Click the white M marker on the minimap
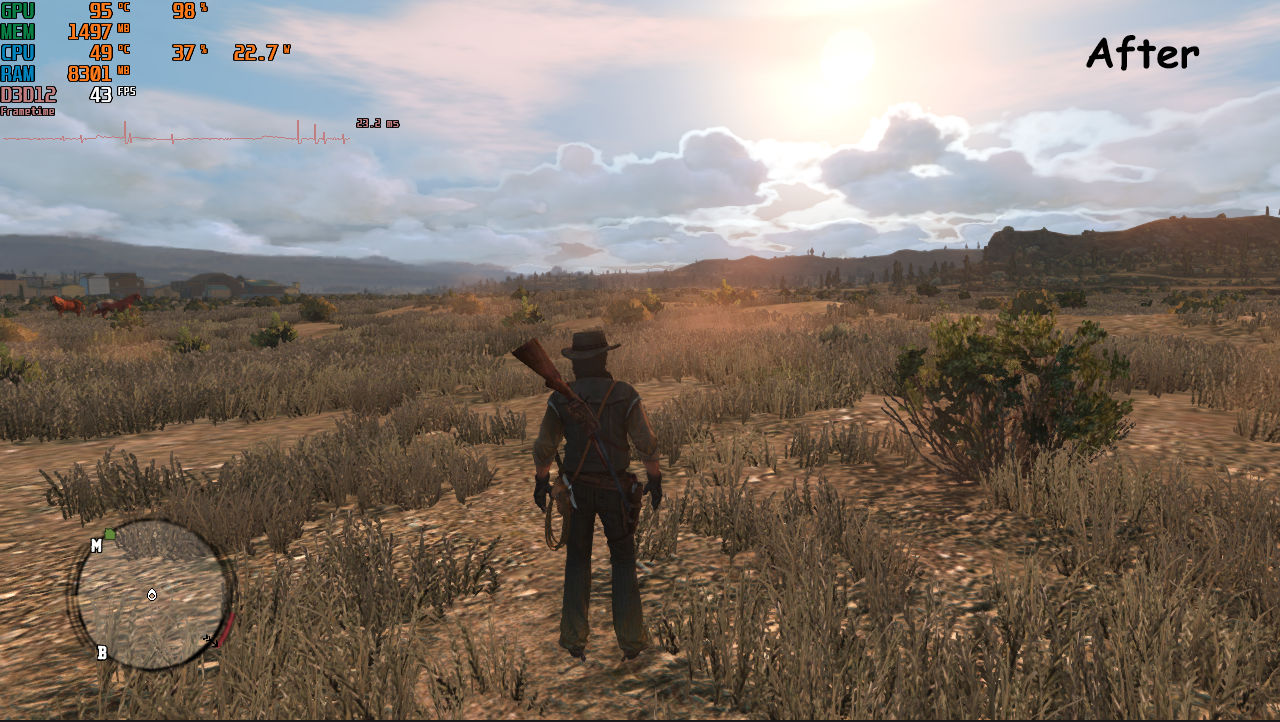Viewport: 1280px width, 722px height. (96, 545)
